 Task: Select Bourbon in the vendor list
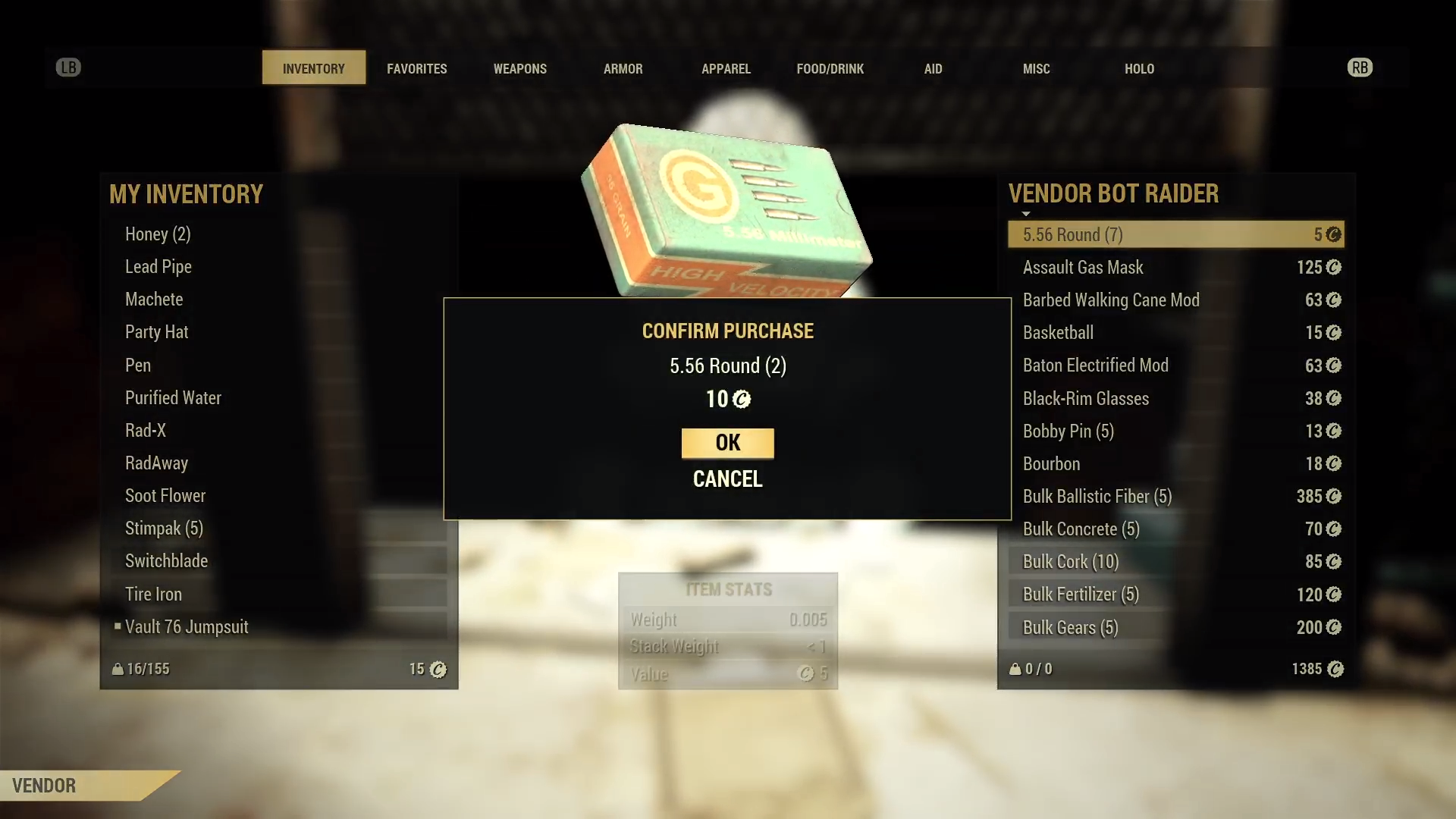click(x=1051, y=463)
